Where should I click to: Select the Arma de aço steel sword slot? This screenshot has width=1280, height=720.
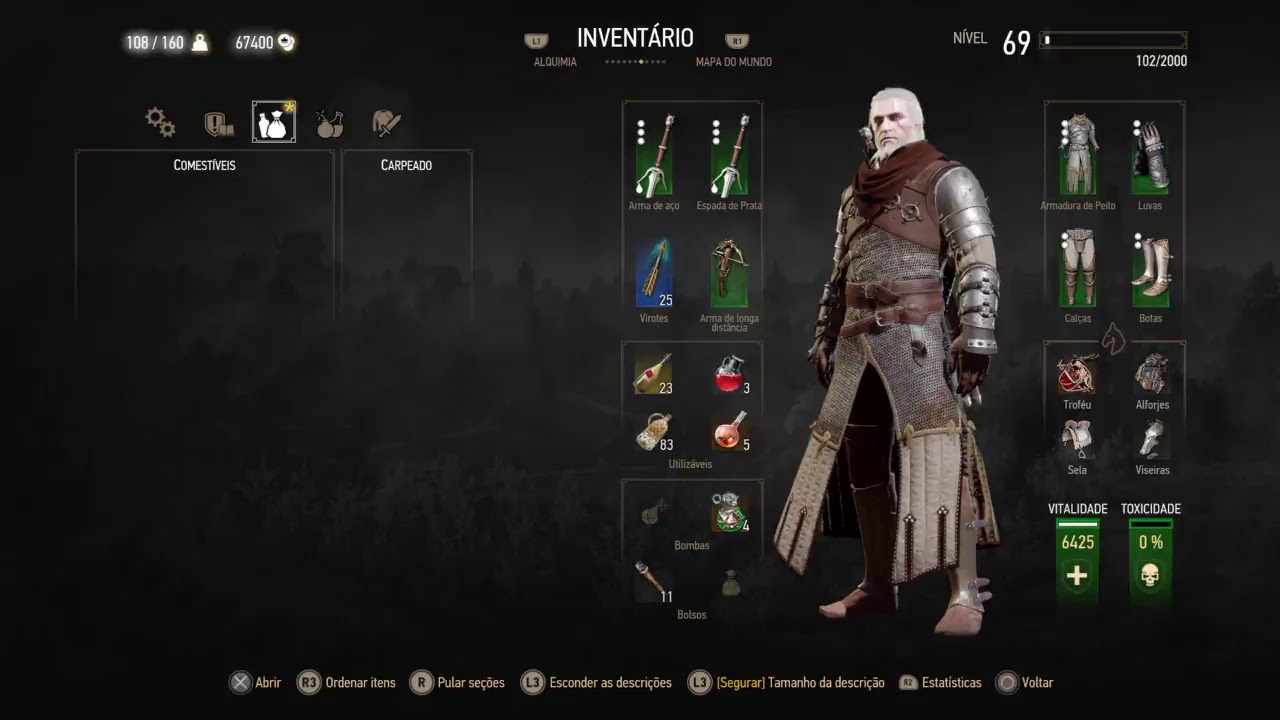click(x=653, y=155)
